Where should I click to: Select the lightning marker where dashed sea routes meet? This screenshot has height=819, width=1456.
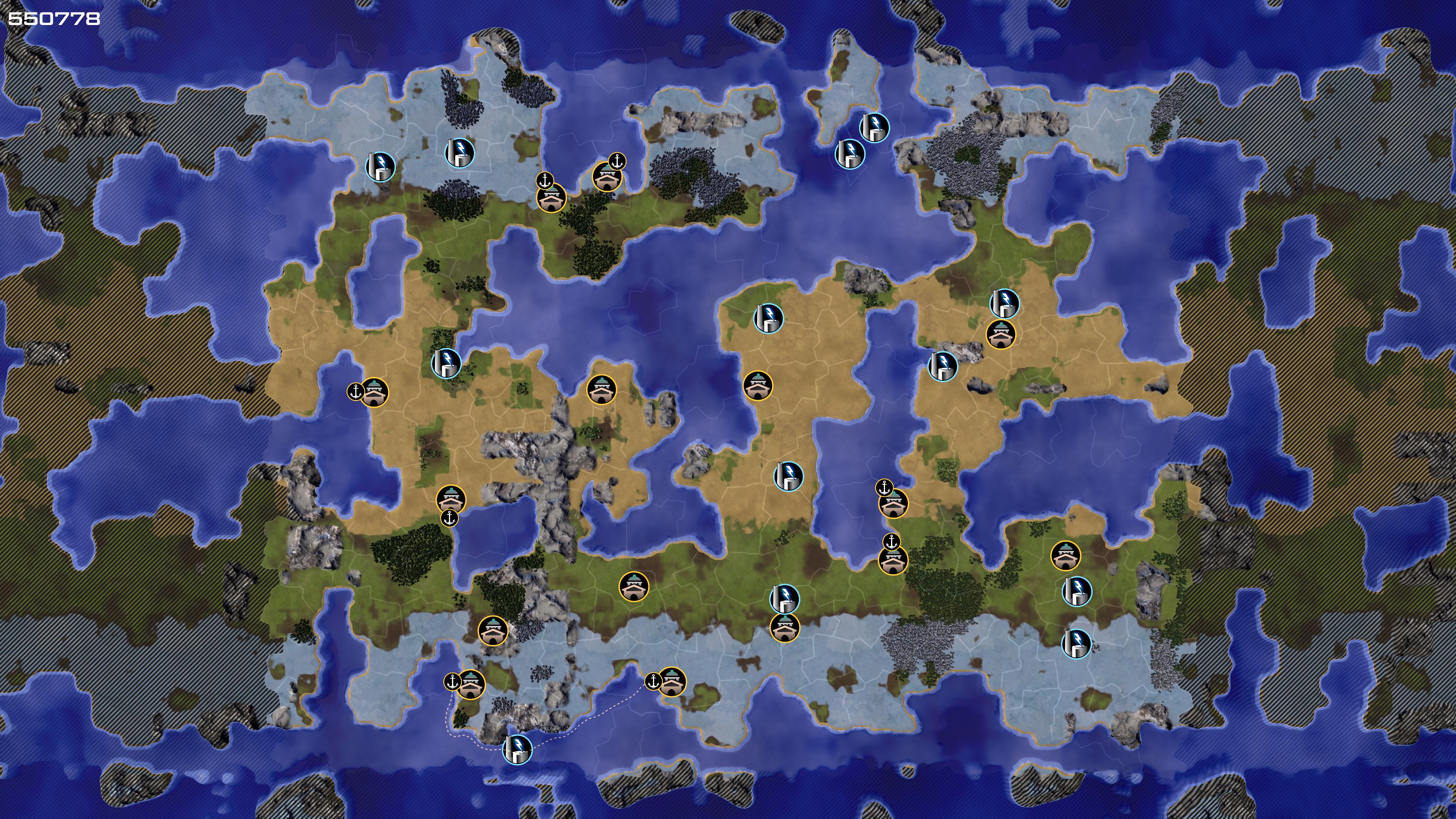[x=517, y=750]
